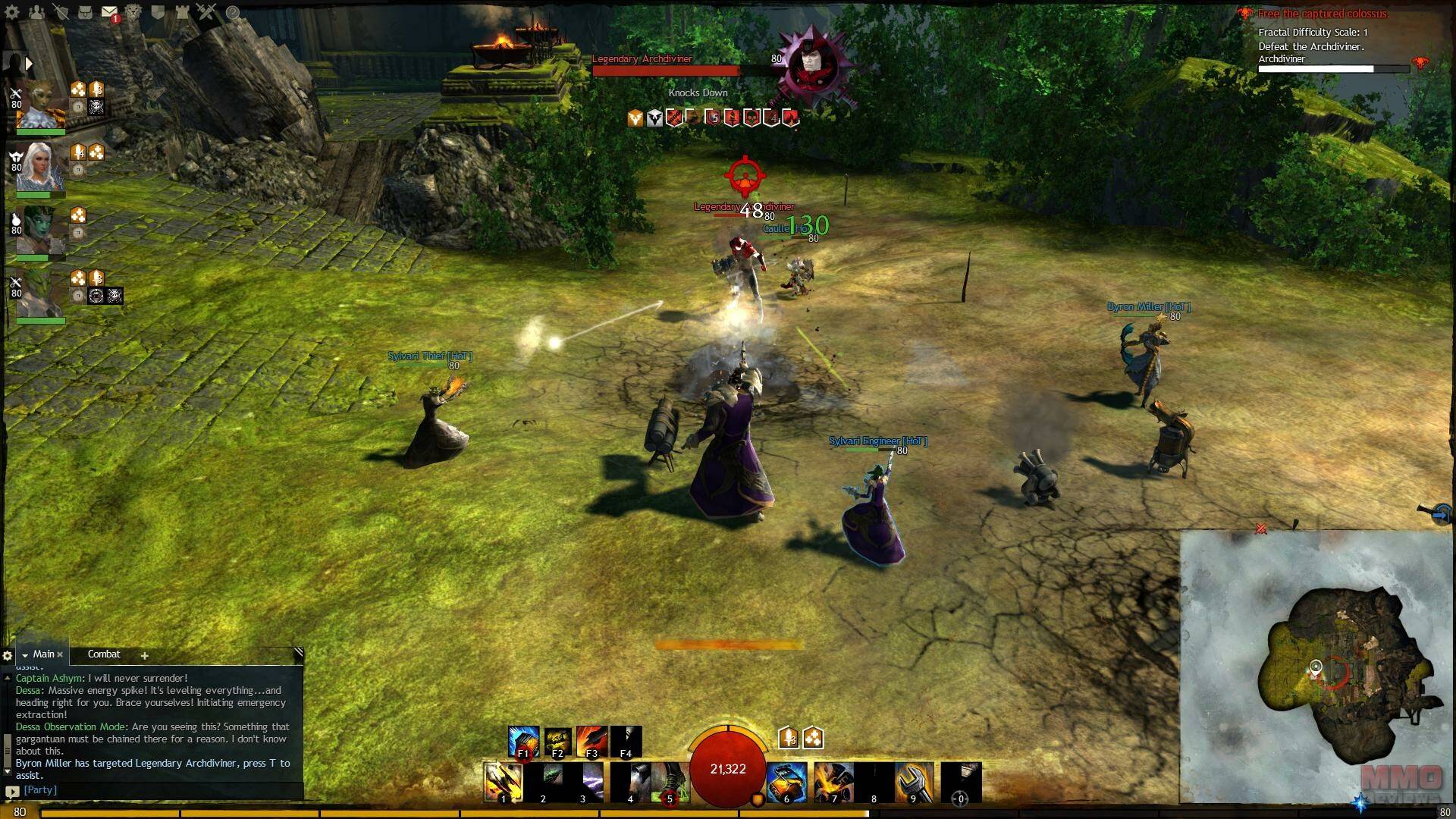Open the inventory bag icon

tap(85, 11)
